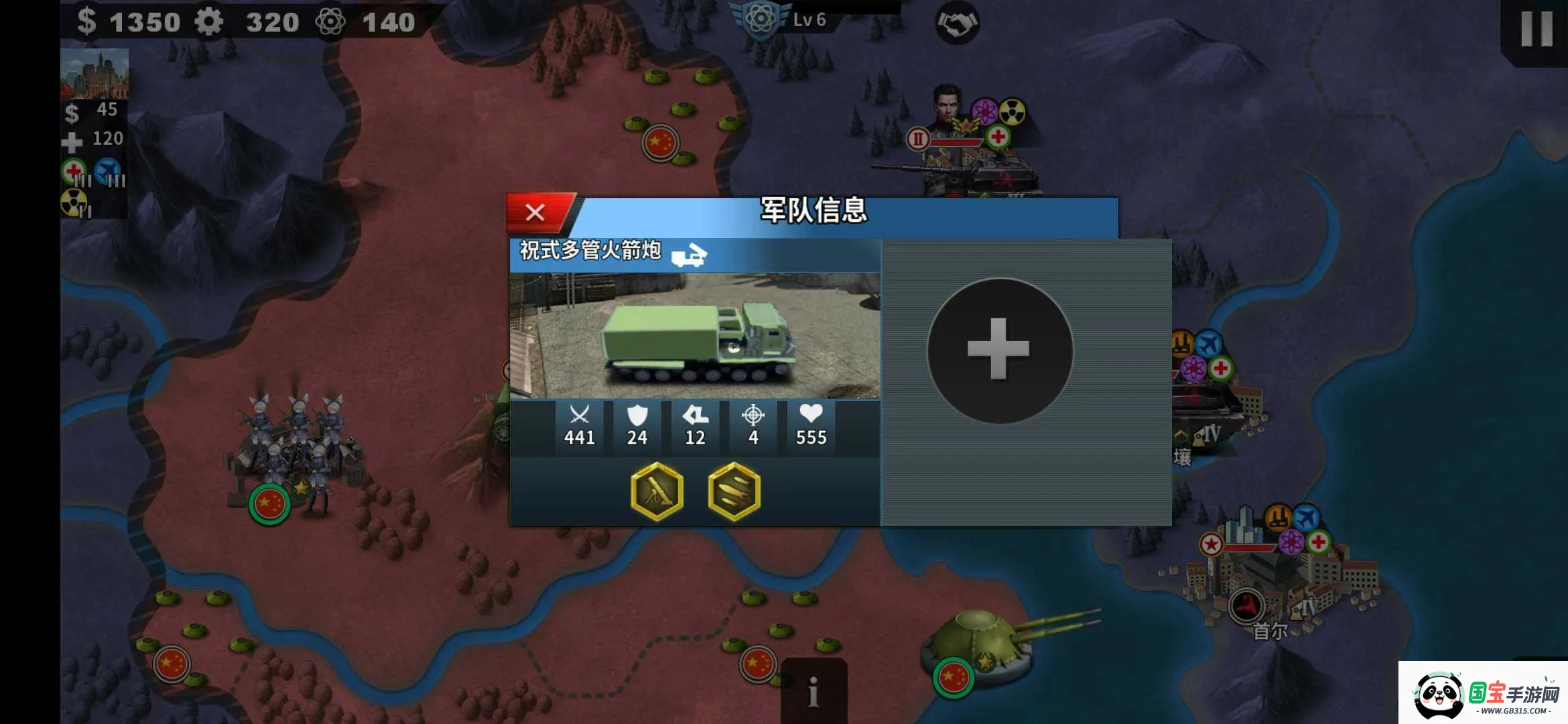1568x724 pixels.
Task: Click the crossed-swords attack stat icon
Action: (x=580, y=414)
